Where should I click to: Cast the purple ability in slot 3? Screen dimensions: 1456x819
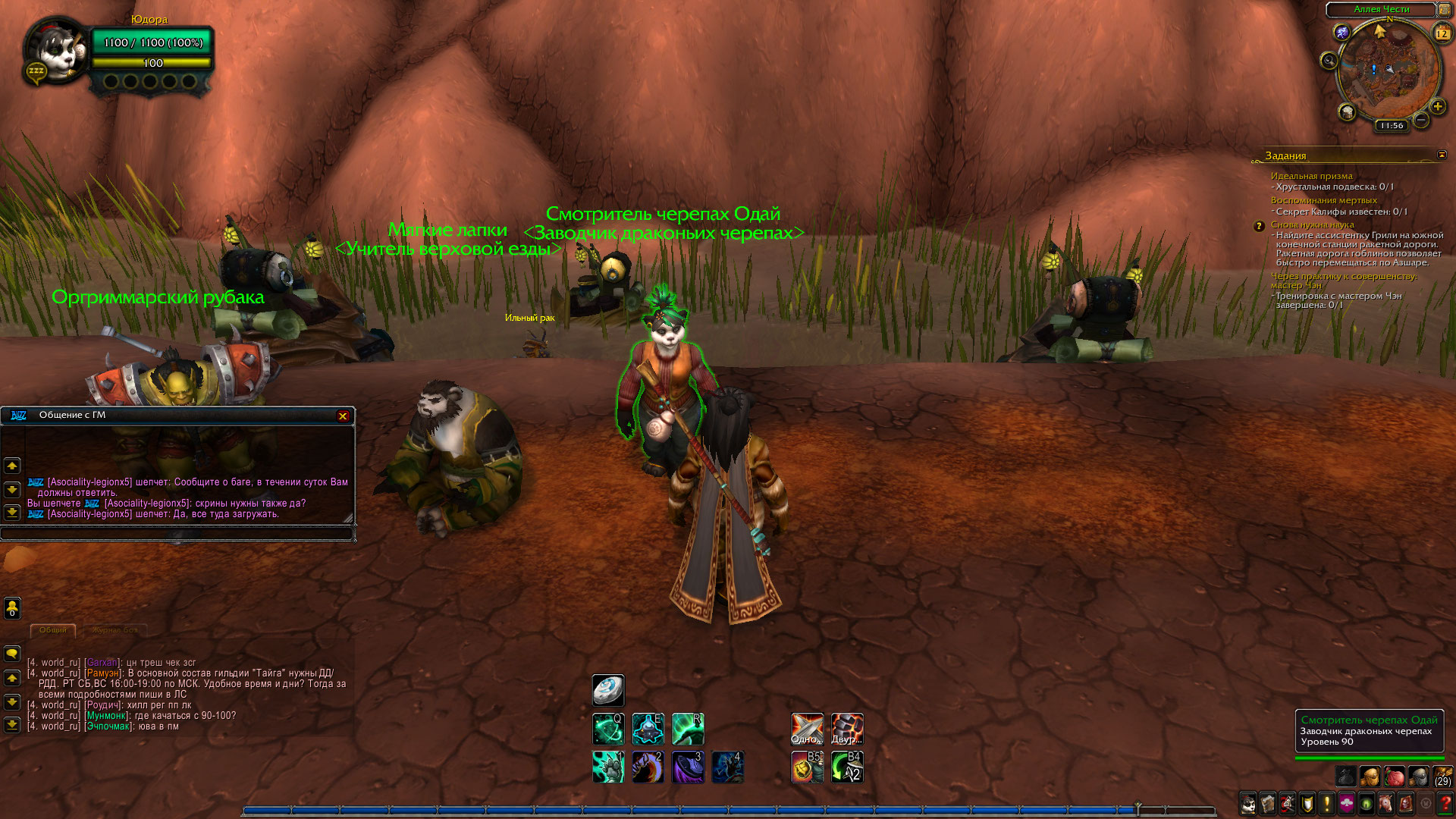(688, 767)
